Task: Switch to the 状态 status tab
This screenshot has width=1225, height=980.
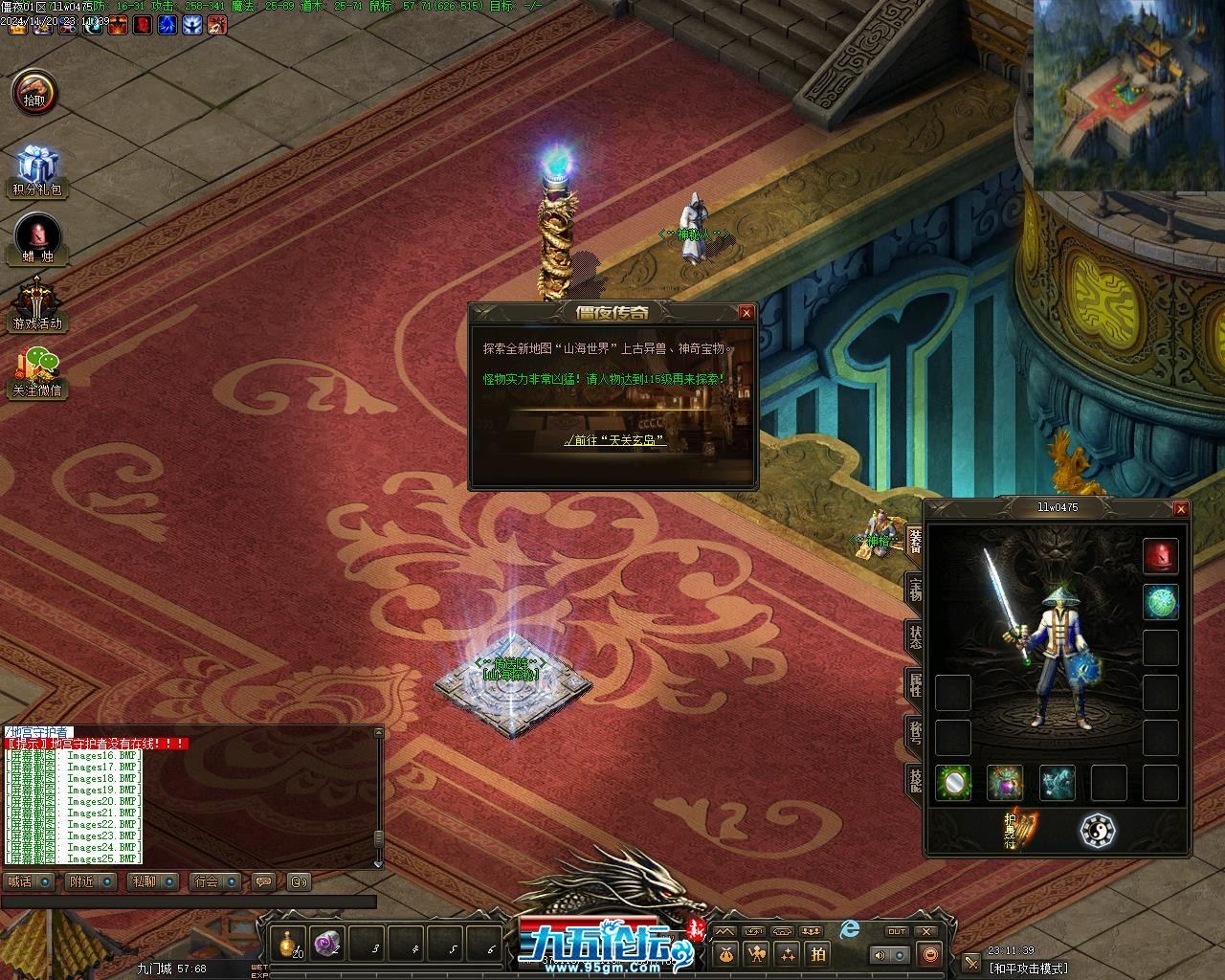Action: (x=915, y=636)
